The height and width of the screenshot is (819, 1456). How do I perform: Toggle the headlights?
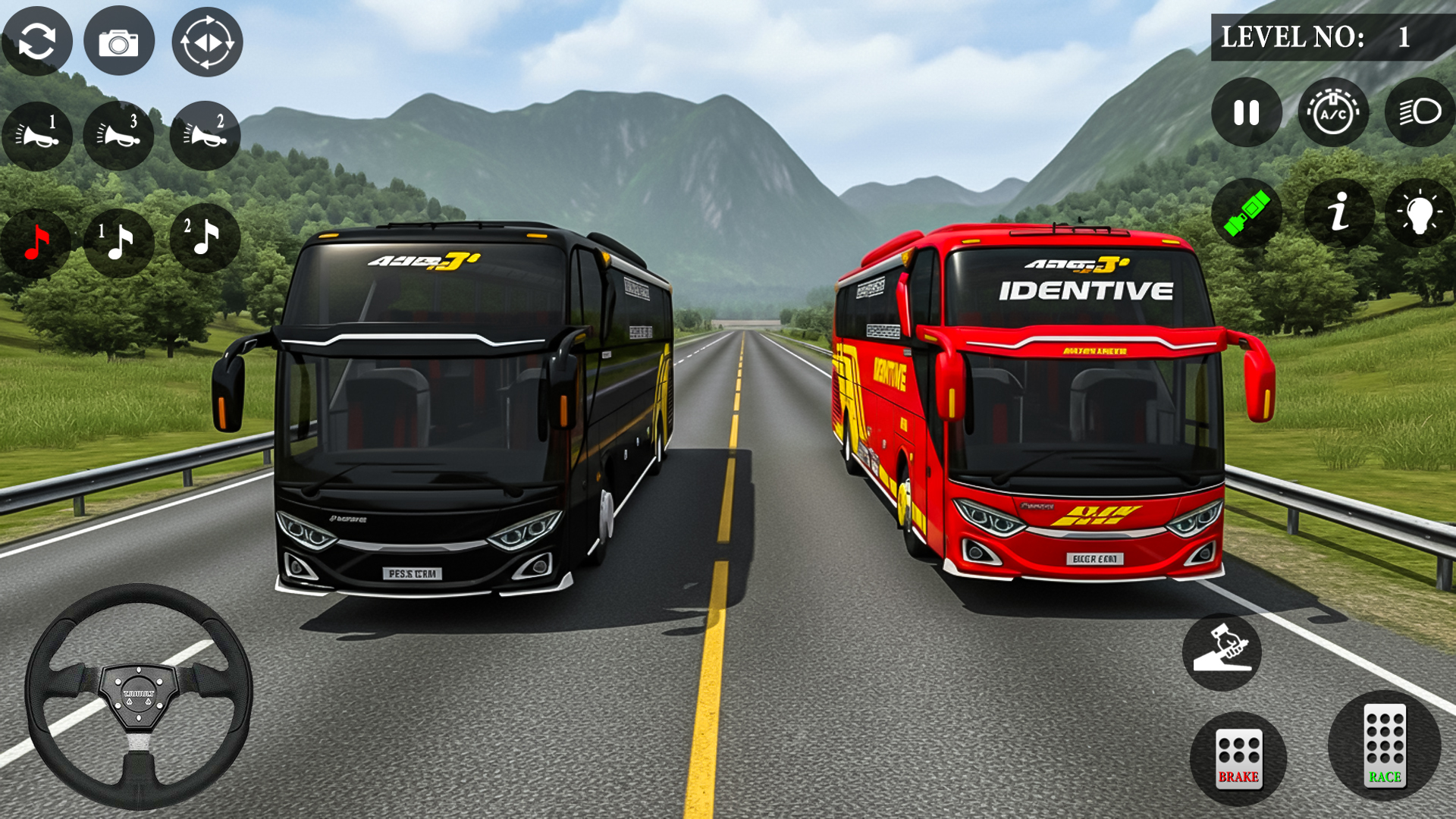tap(1421, 112)
